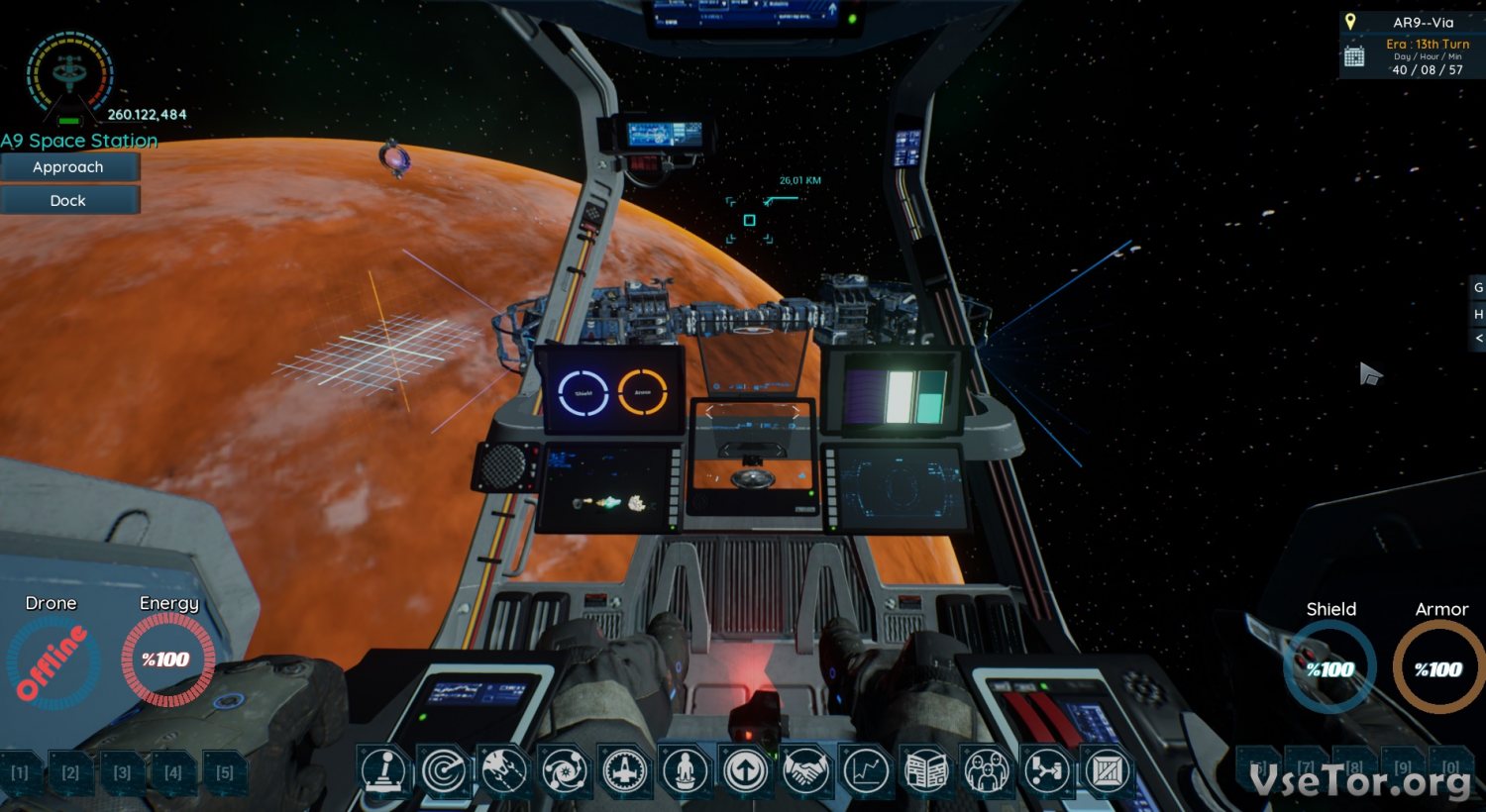Open the spaceship gear management icon

pos(625,769)
